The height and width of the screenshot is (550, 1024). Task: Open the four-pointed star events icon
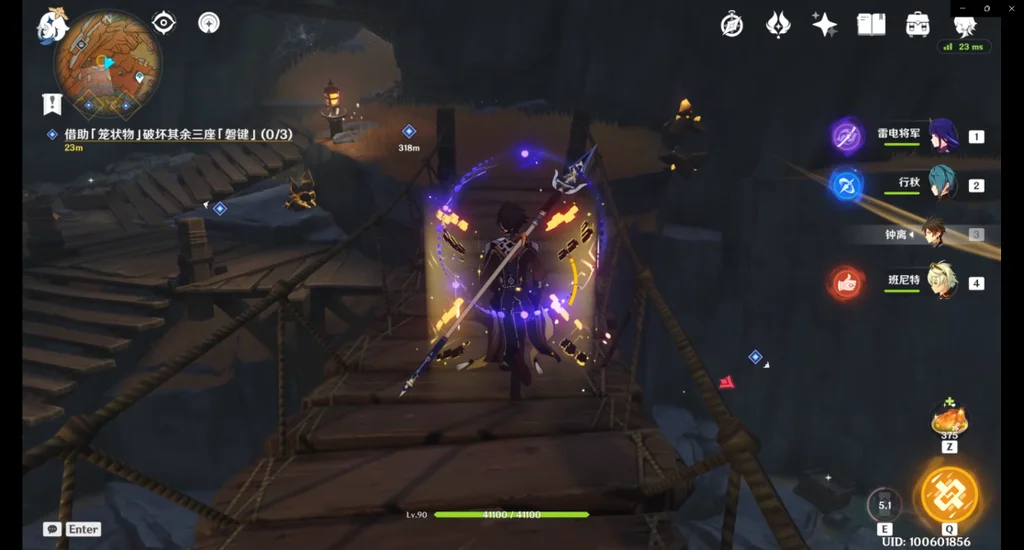click(x=824, y=26)
